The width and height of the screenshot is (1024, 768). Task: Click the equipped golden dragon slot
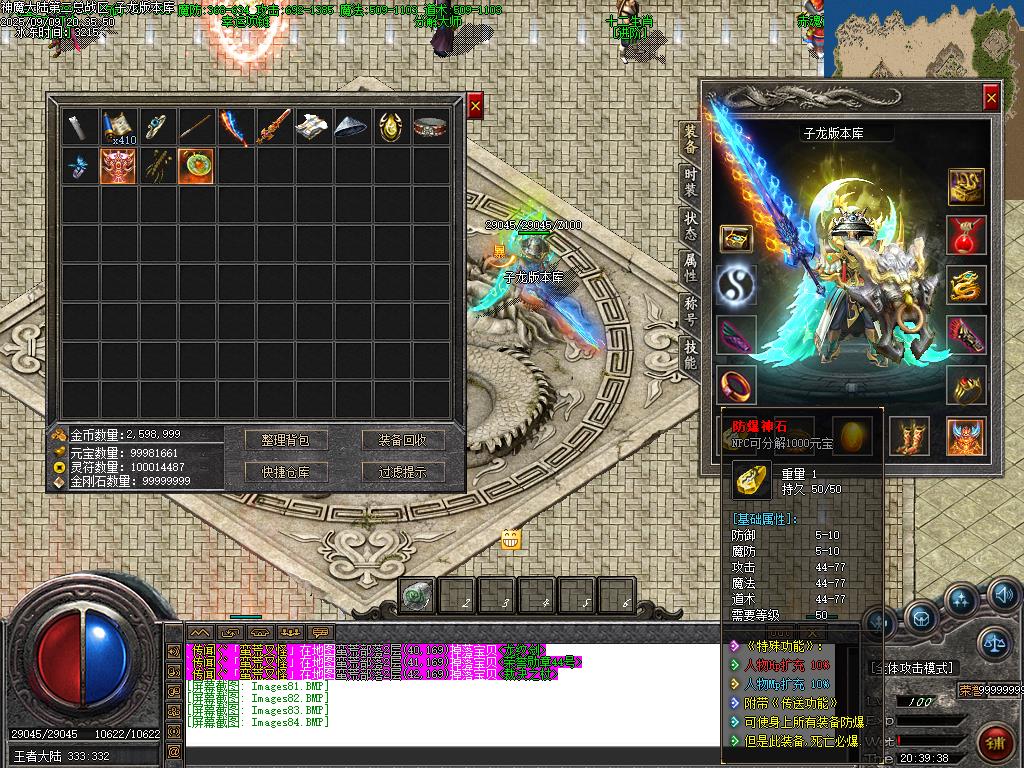[967, 285]
